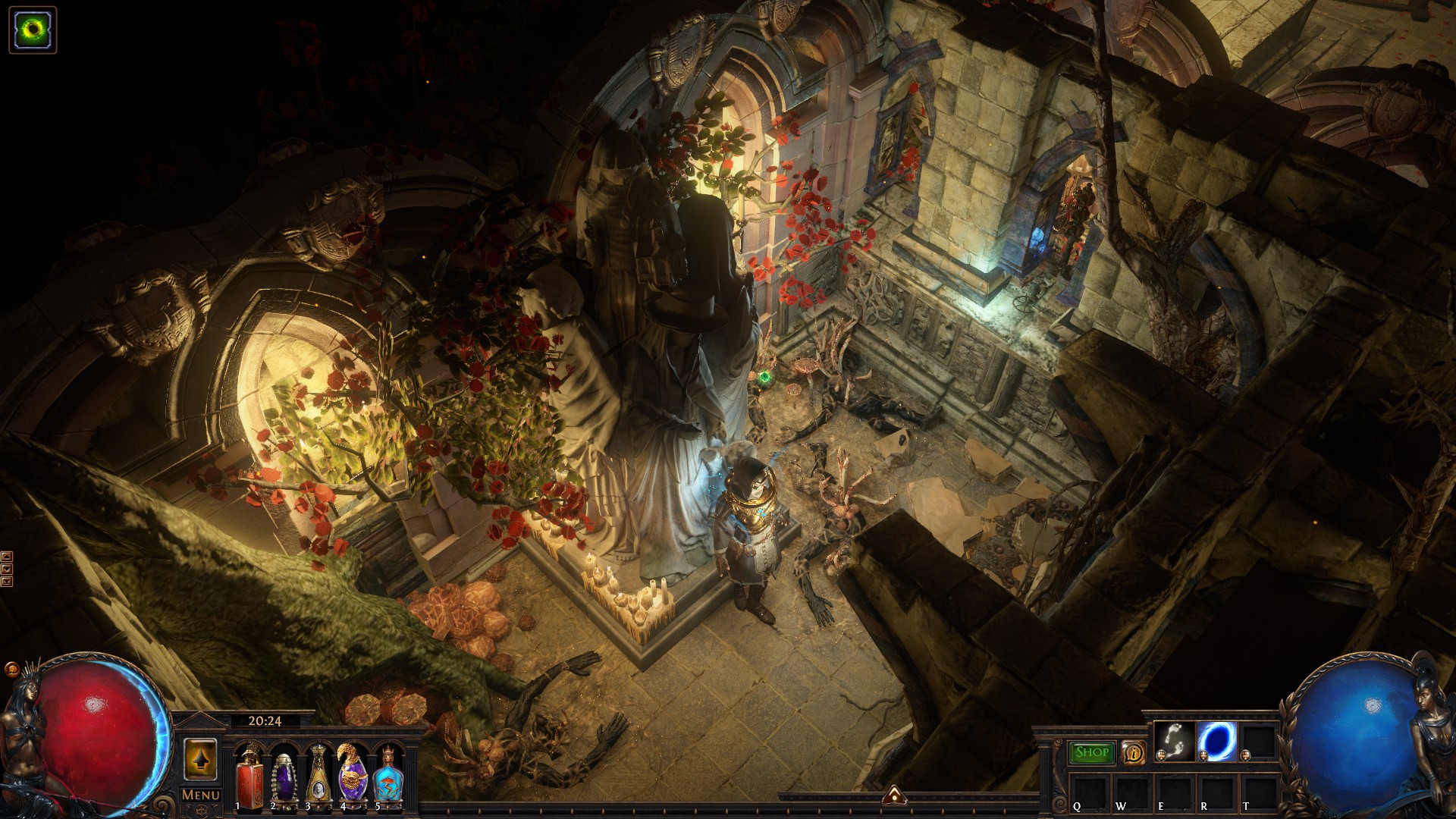Open the orange info speech-bubble icon
This screenshot has width=1456, height=819.
coord(1133,752)
